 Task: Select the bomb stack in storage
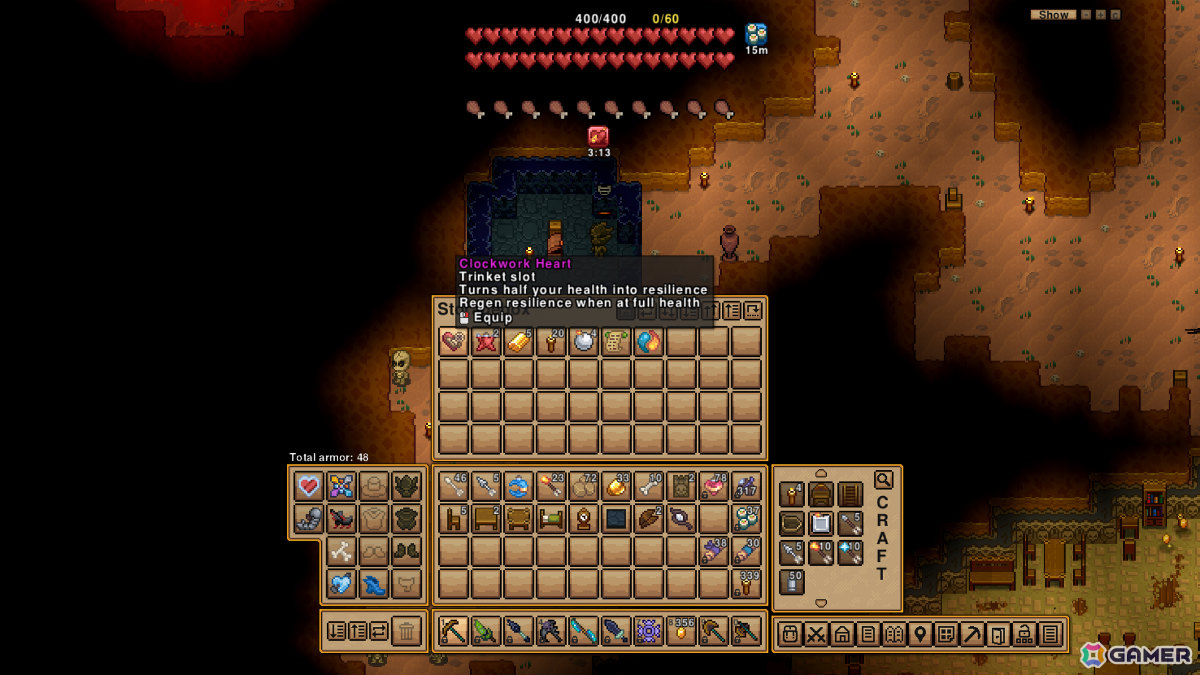coord(583,342)
